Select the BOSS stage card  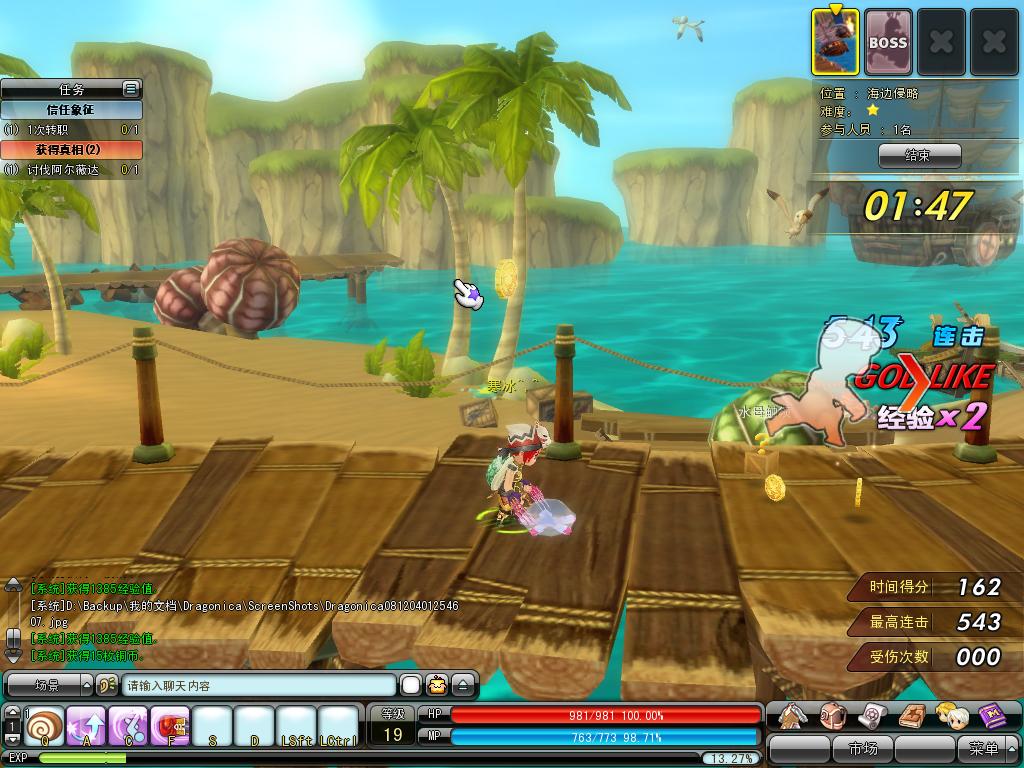887,43
